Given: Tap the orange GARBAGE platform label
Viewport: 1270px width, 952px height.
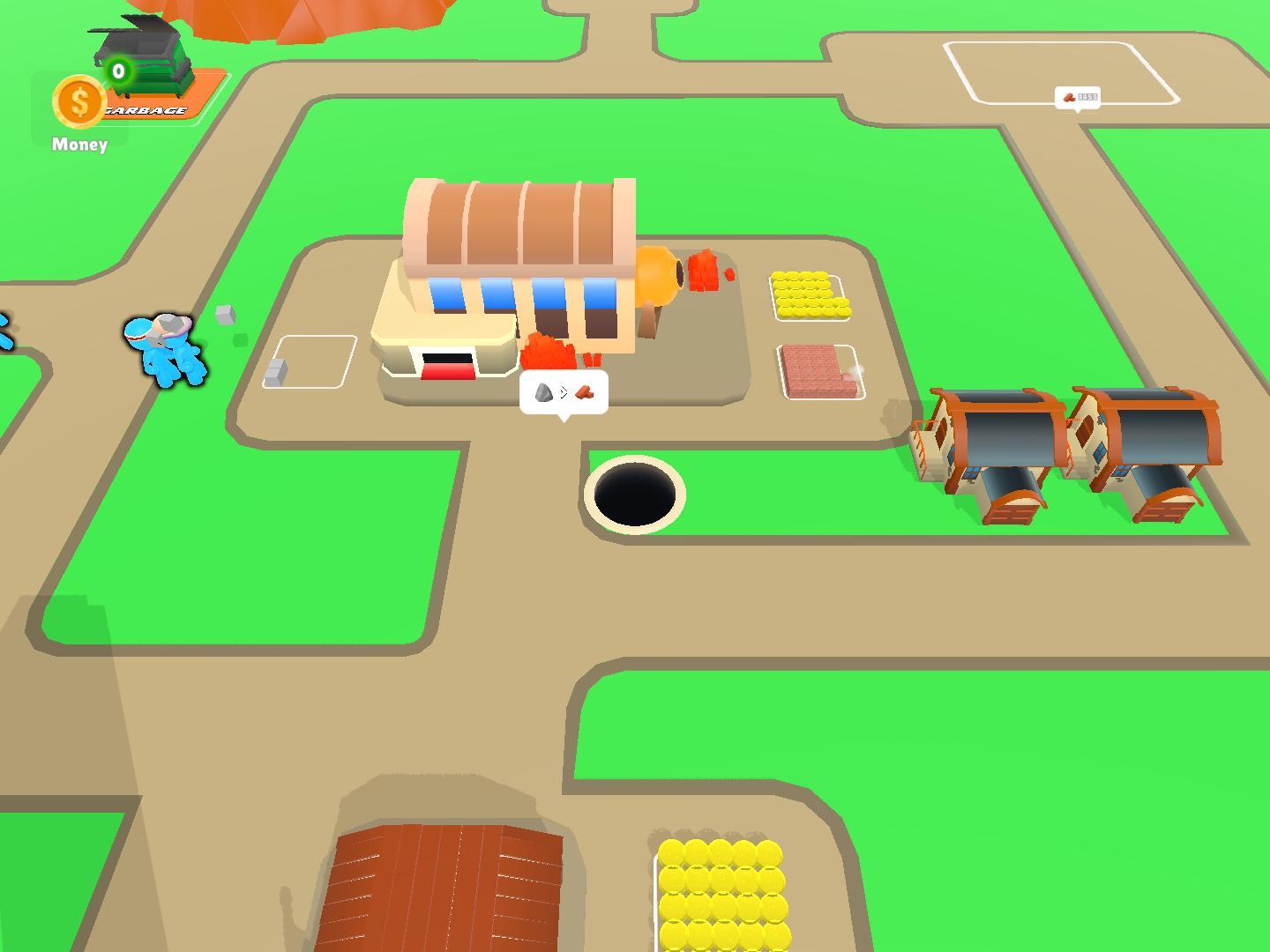Looking at the screenshot, I should pyautogui.click(x=146, y=110).
